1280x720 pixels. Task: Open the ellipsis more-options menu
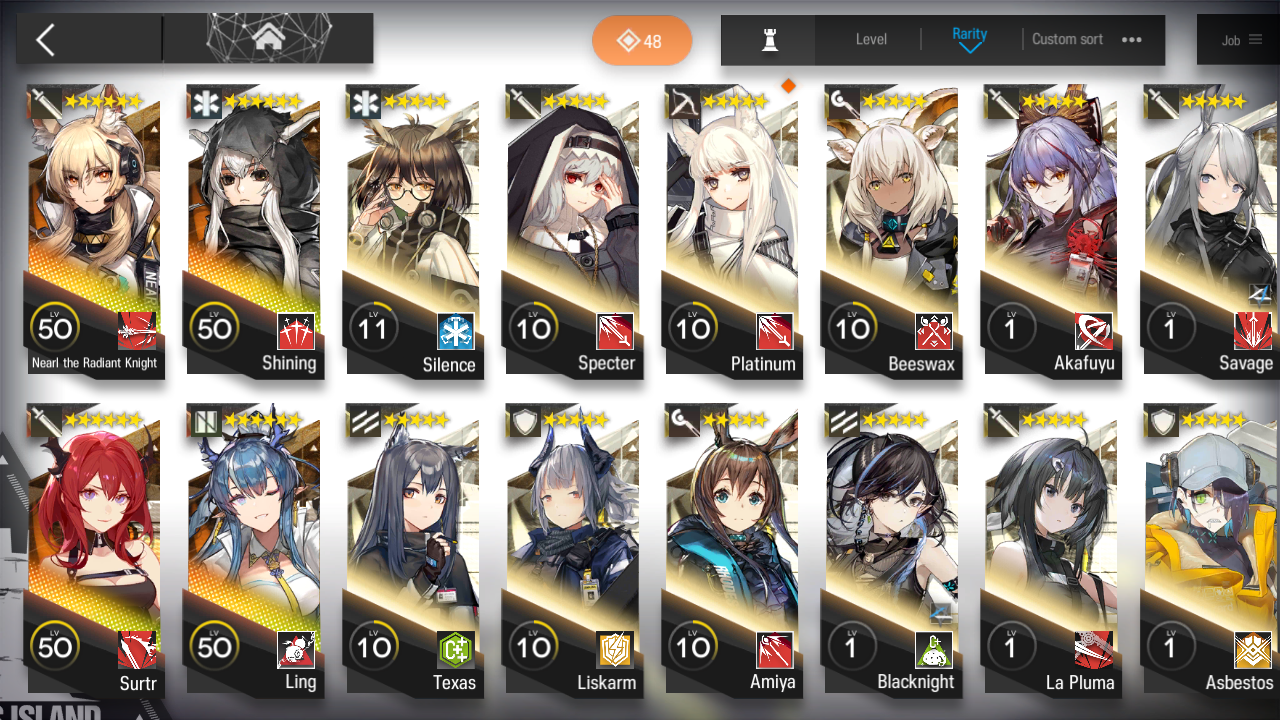[x=1132, y=40]
